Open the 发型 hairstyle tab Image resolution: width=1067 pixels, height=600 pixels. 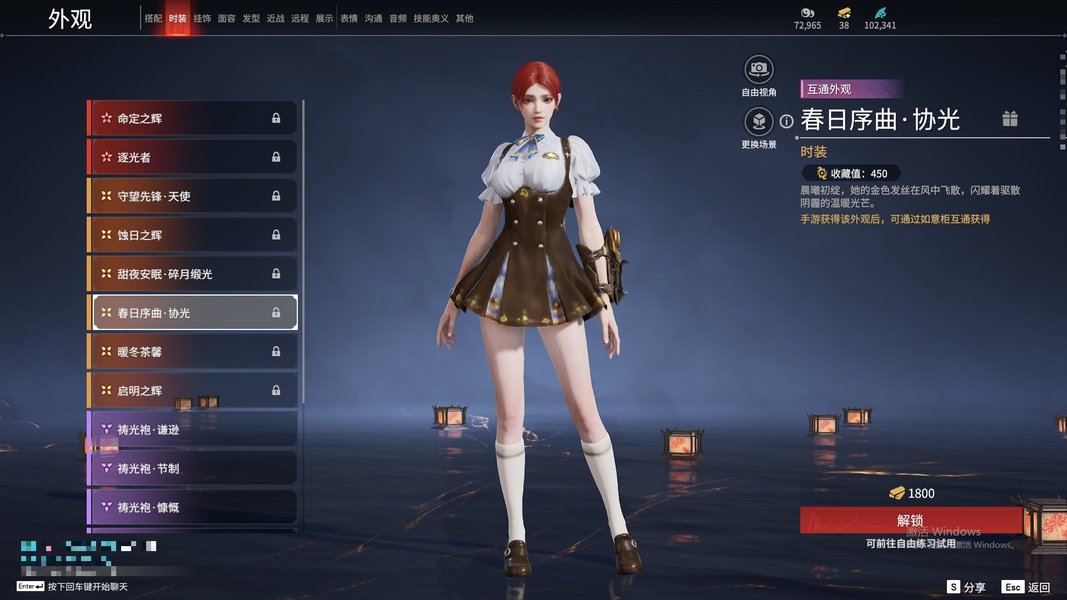pyautogui.click(x=251, y=19)
